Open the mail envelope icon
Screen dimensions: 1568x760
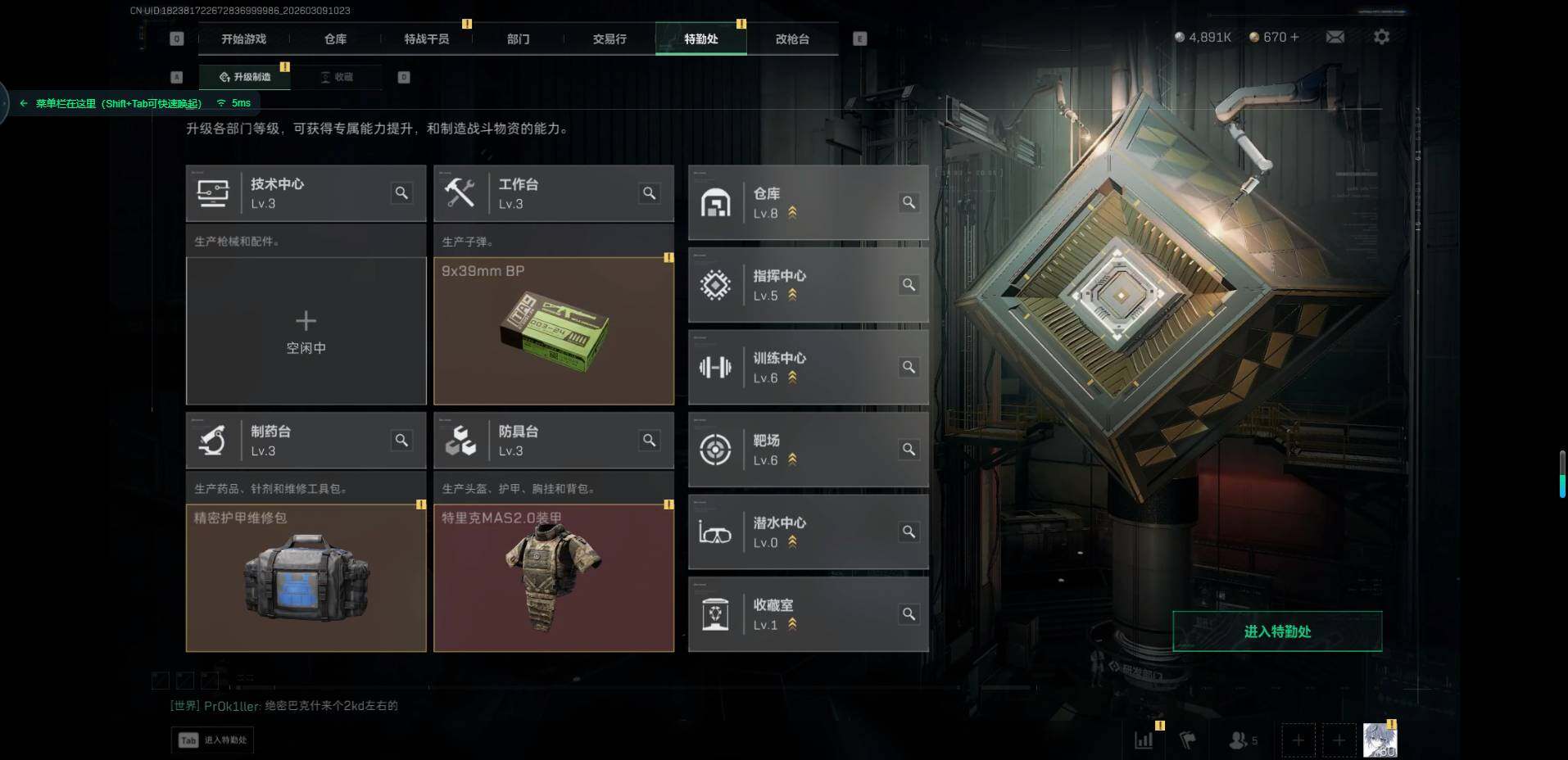pyautogui.click(x=1335, y=37)
